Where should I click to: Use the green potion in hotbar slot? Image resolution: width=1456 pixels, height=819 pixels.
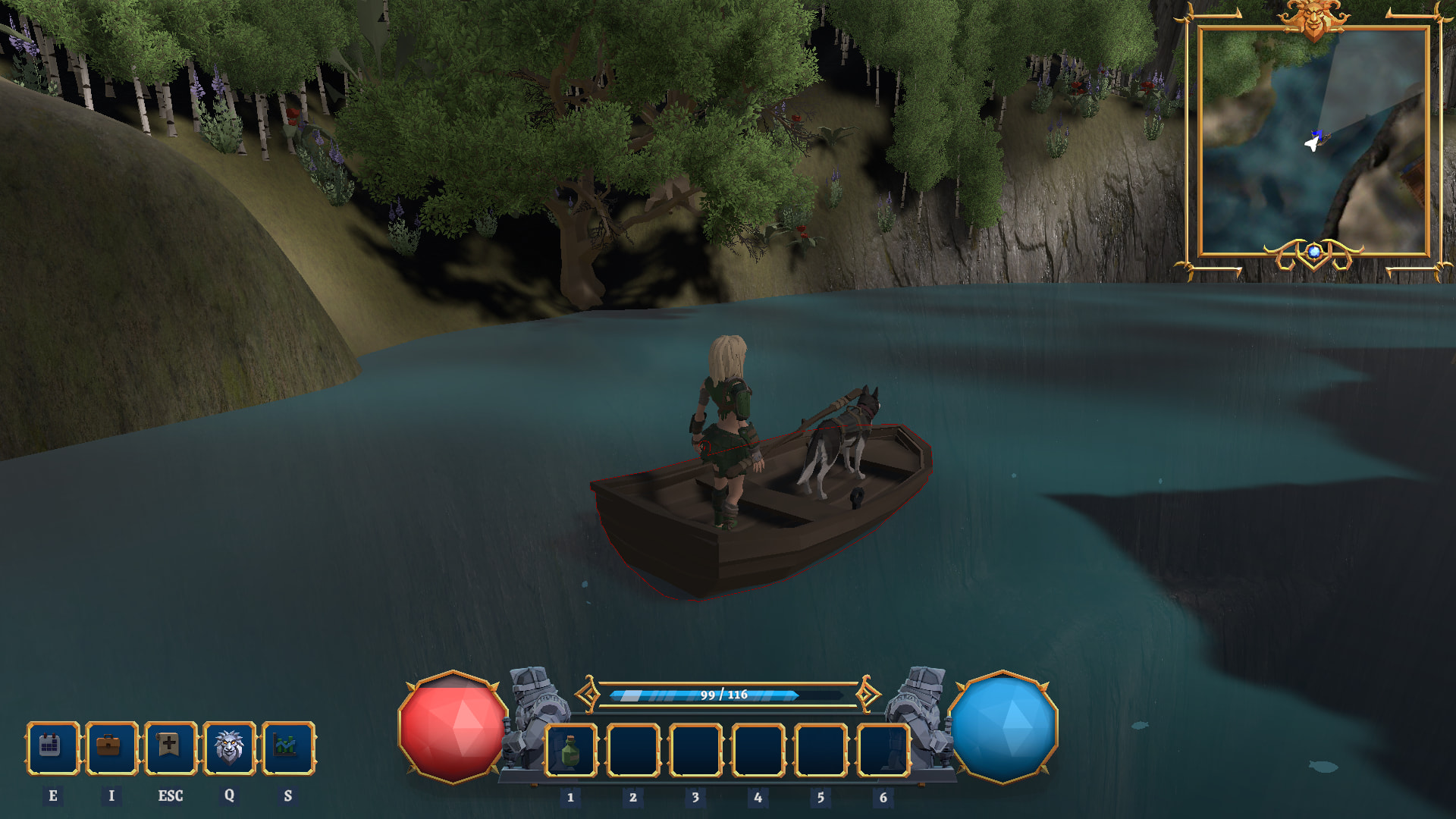(571, 751)
